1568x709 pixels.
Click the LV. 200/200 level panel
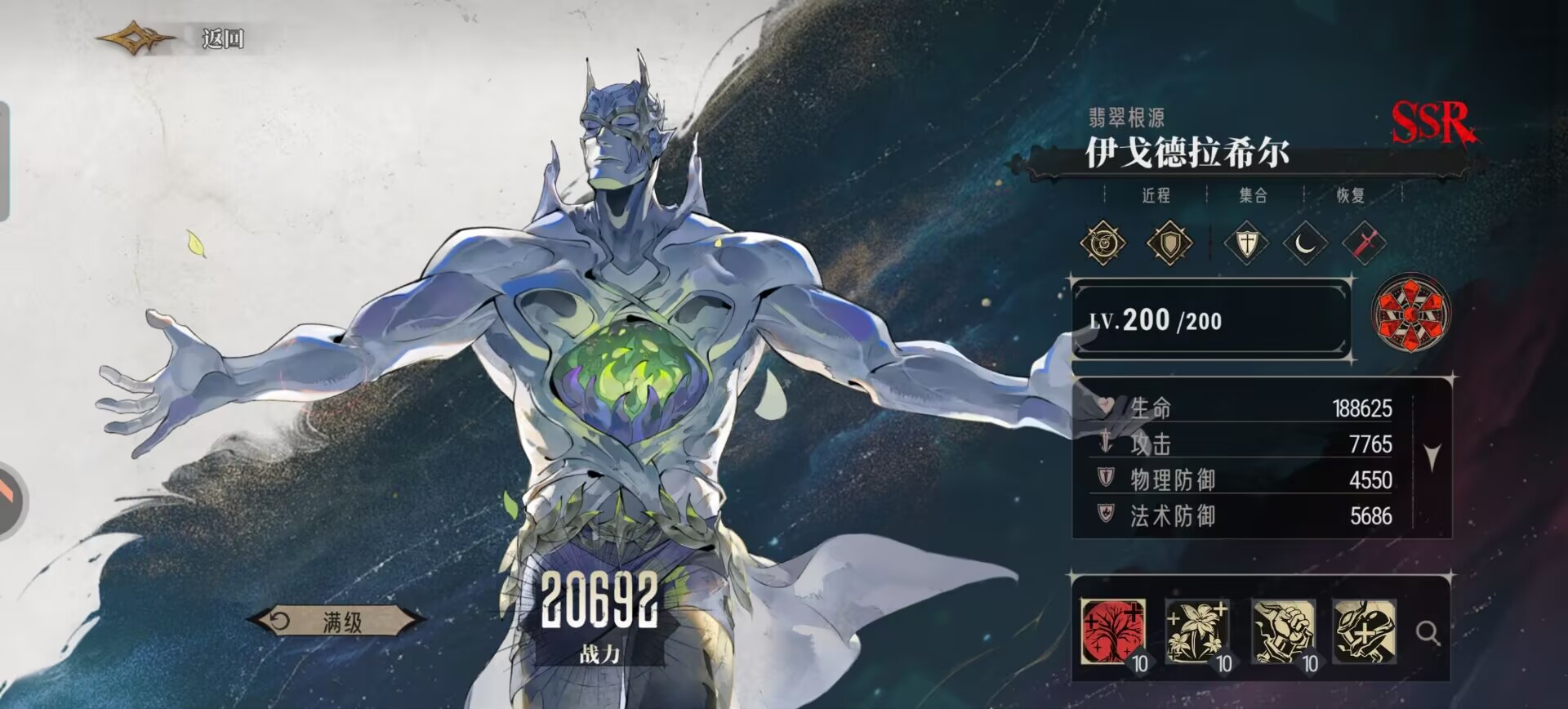coord(1211,320)
